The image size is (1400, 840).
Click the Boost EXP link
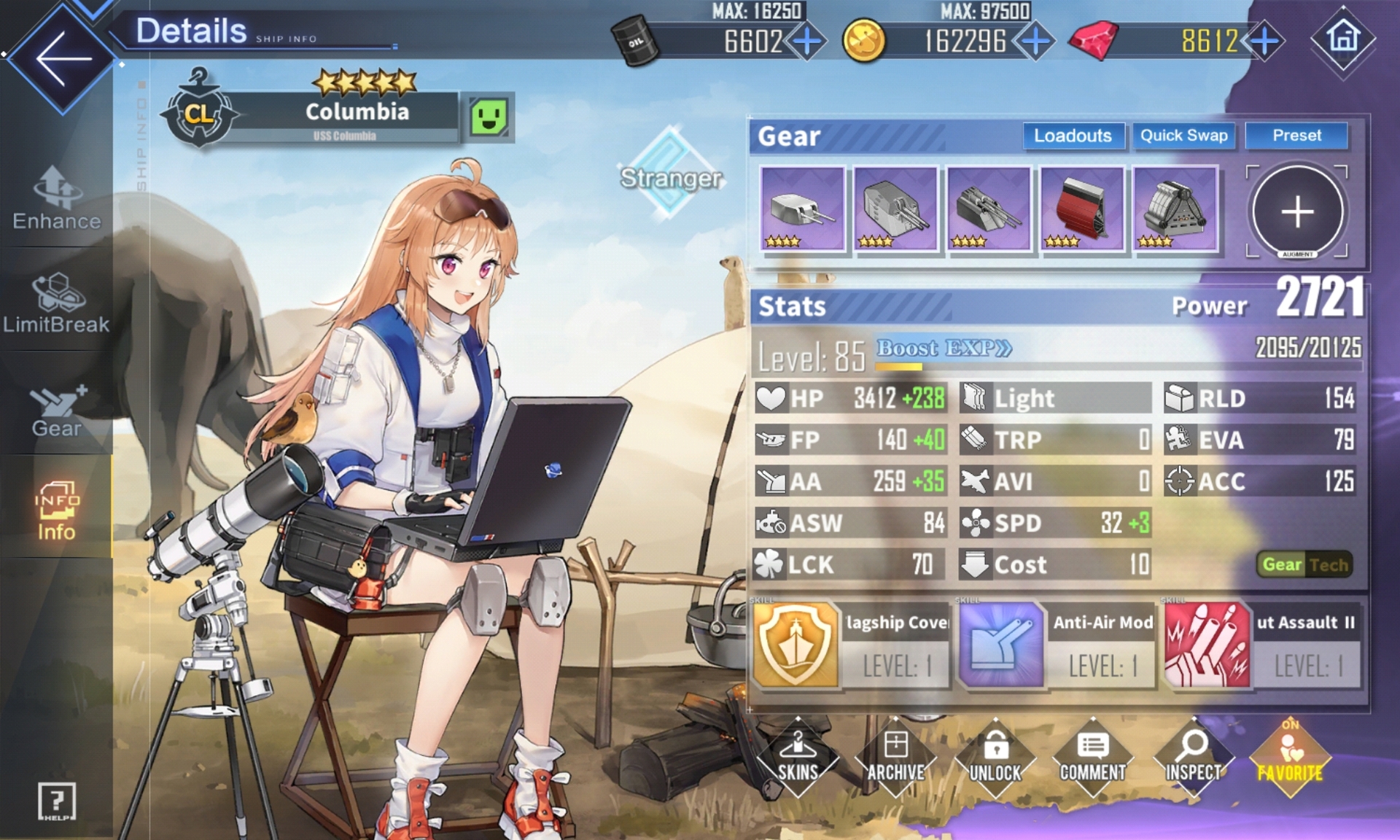click(x=944, y=349)
